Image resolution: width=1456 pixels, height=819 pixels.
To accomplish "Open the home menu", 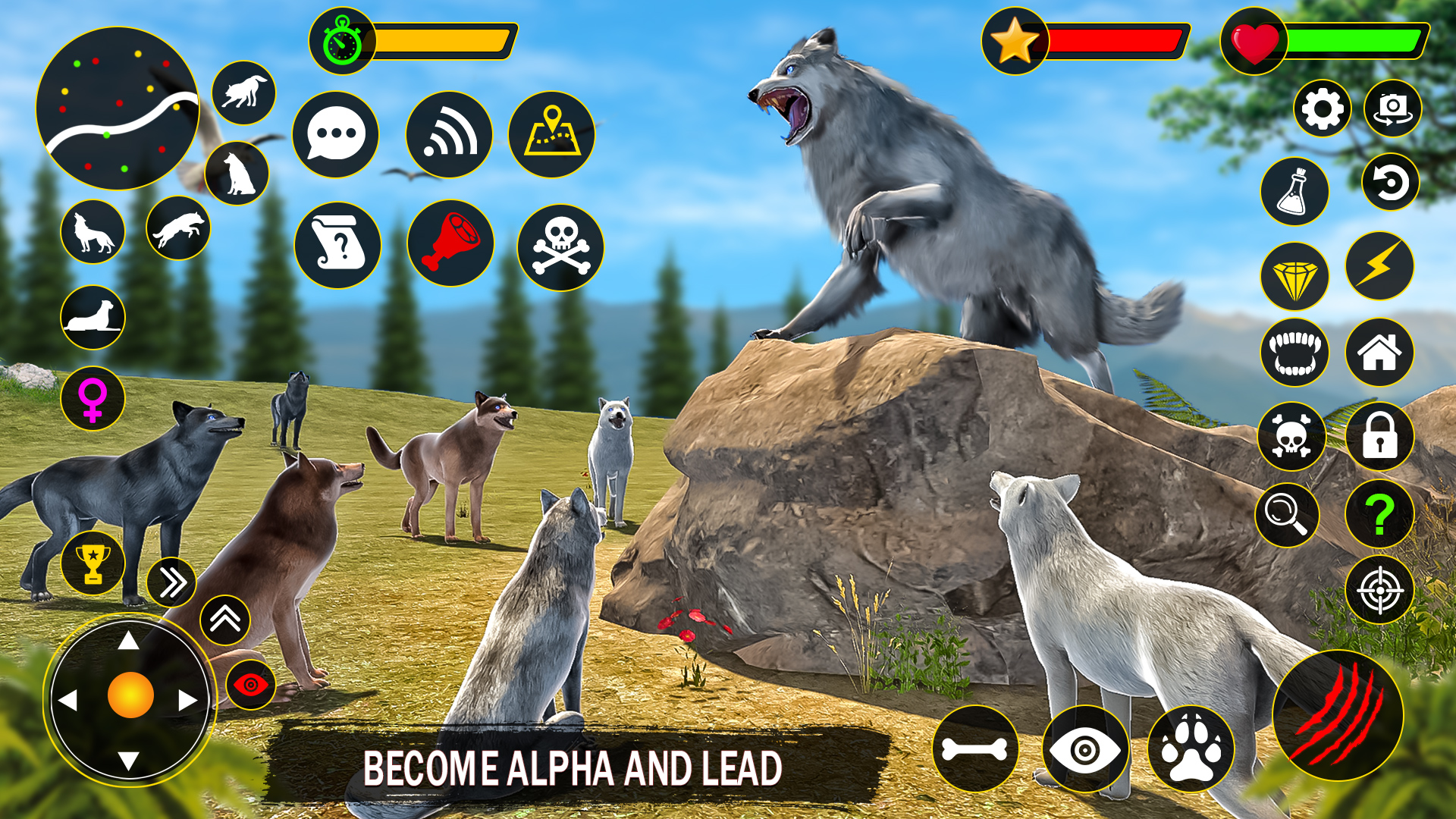I will coord(1382,351).
